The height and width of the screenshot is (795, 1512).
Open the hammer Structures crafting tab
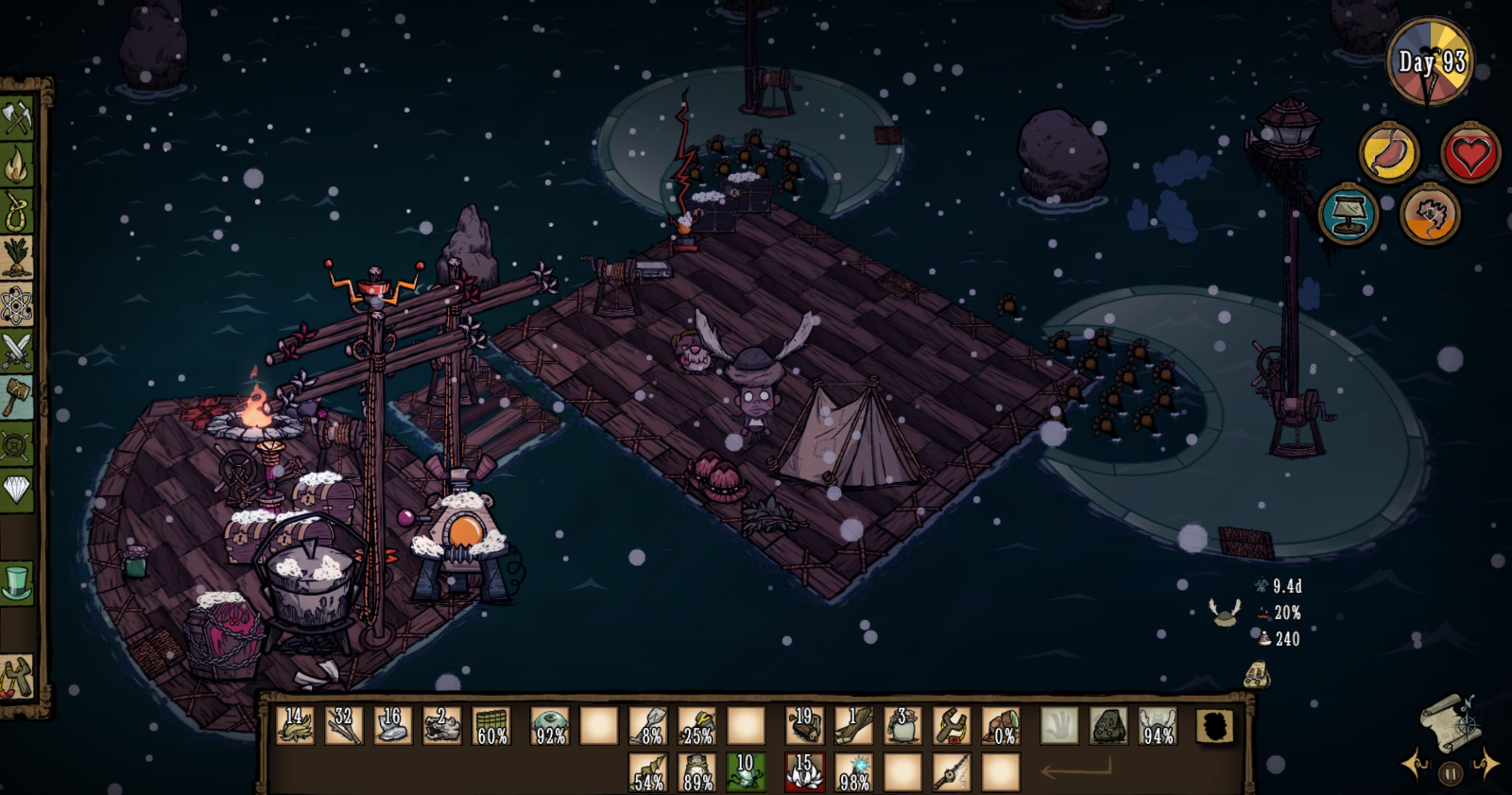[x=17, y=397]
